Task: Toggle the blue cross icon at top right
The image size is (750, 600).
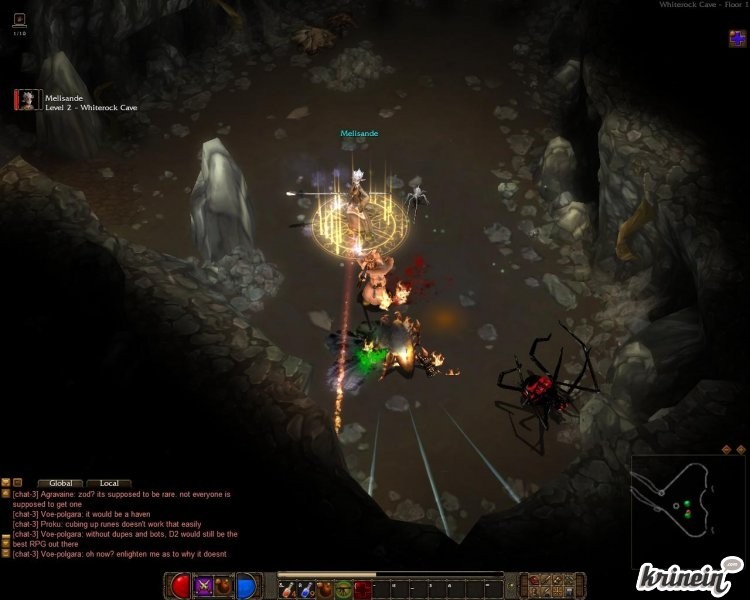Action: pos(737,39)
